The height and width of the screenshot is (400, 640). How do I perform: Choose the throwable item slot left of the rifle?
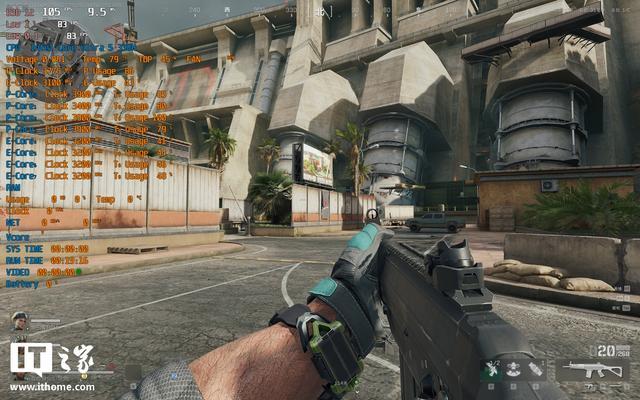[x=534, y=369]
